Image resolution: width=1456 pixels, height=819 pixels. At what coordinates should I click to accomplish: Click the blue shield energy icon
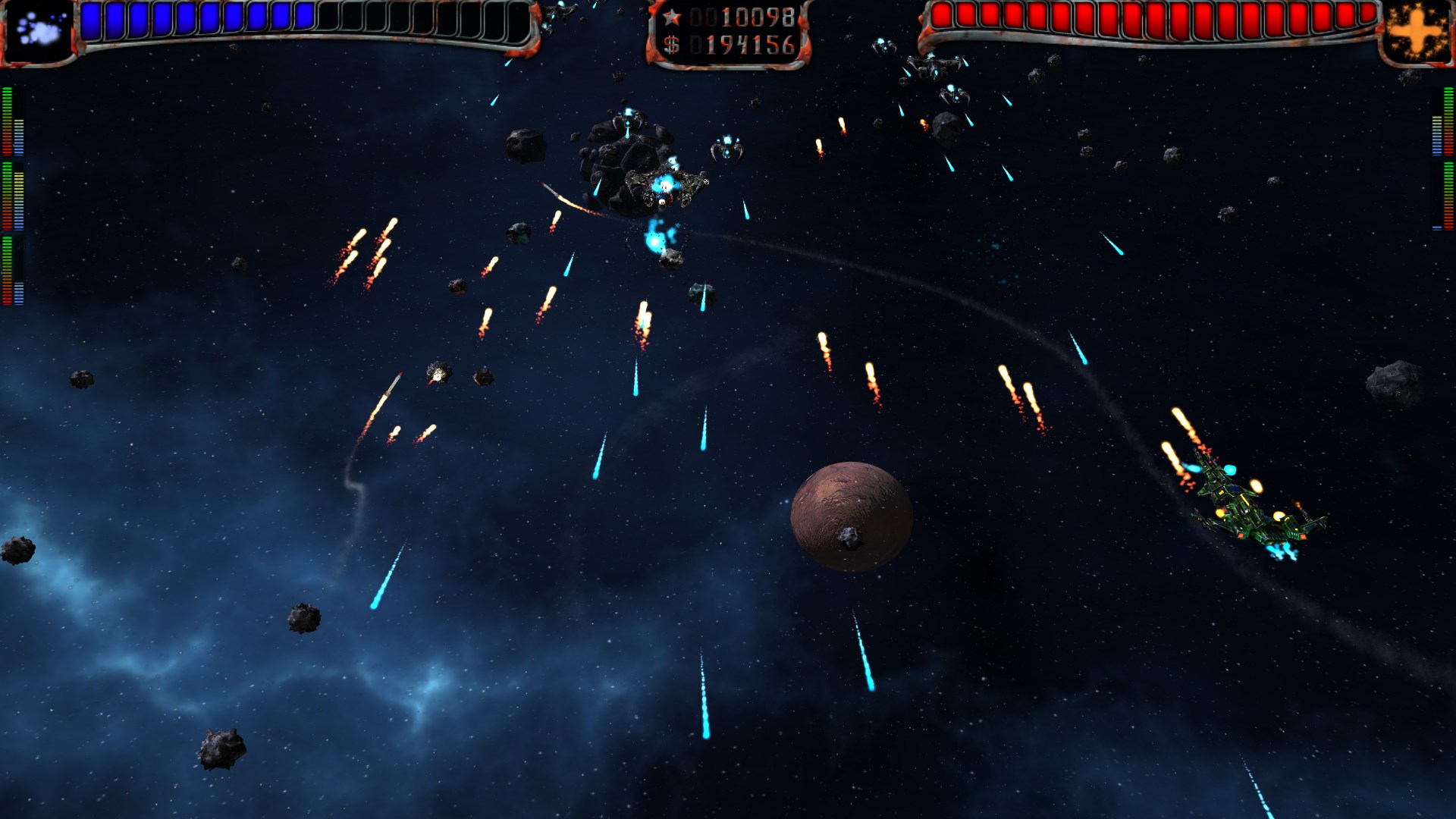point(38,31)
